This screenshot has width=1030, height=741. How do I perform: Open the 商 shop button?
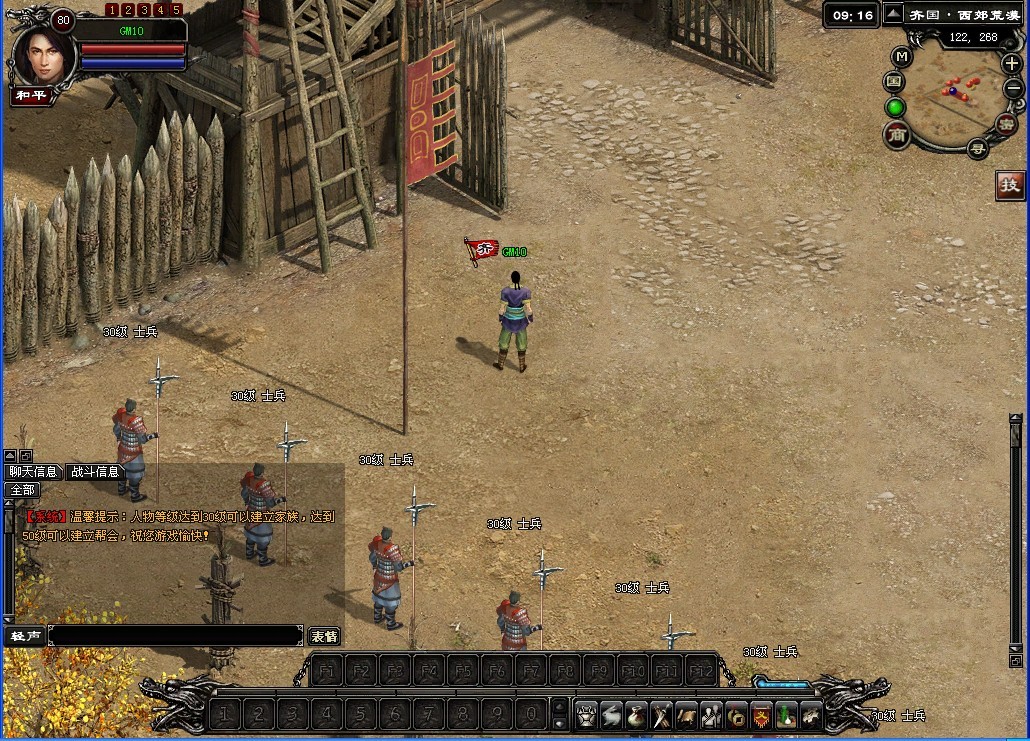click(896, 135)
